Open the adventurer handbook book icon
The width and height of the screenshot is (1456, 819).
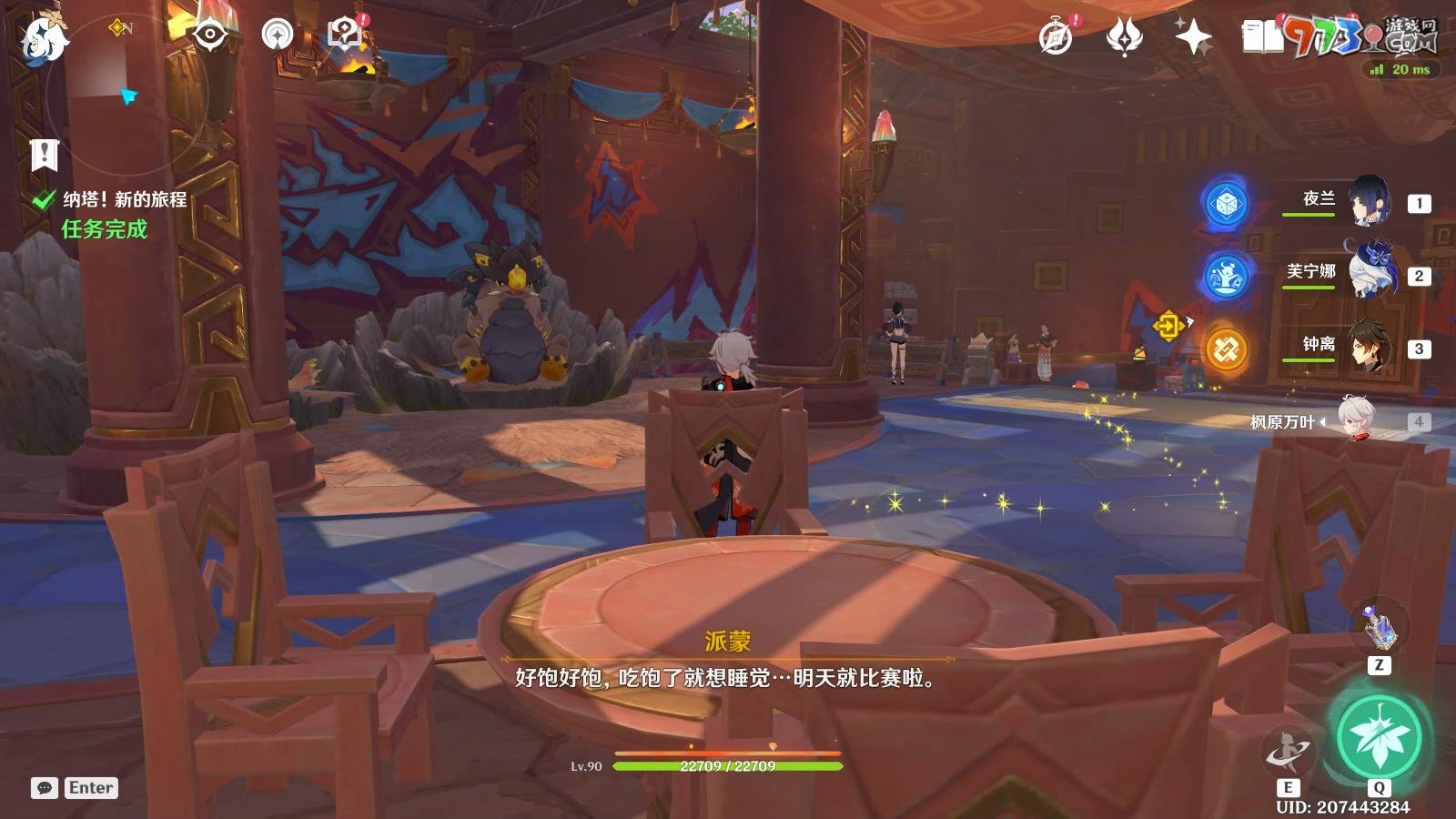1261,37
